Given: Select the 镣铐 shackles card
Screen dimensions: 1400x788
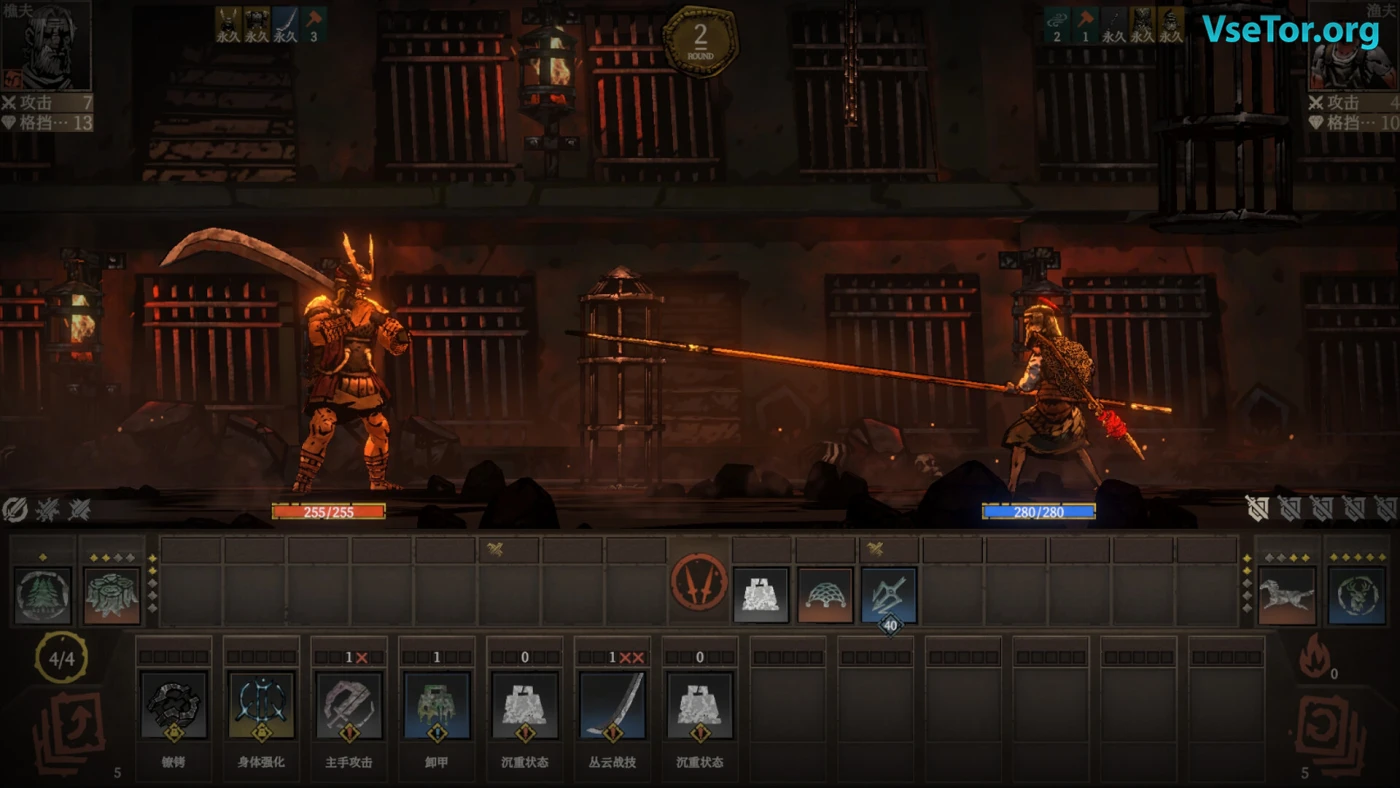Looking at the screenshot, I should point(174,705).
